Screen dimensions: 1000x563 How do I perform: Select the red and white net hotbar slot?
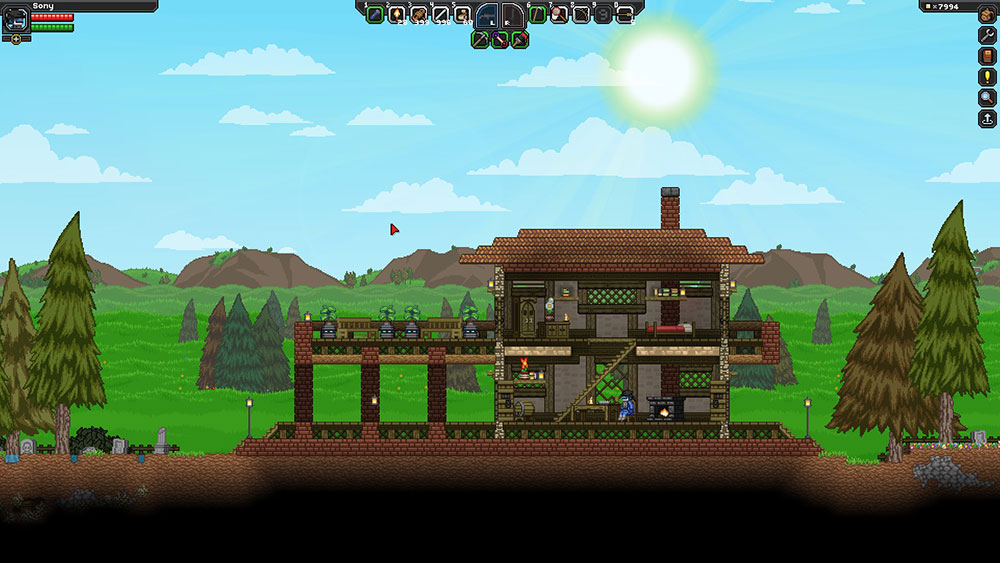[x=559, y=14]
